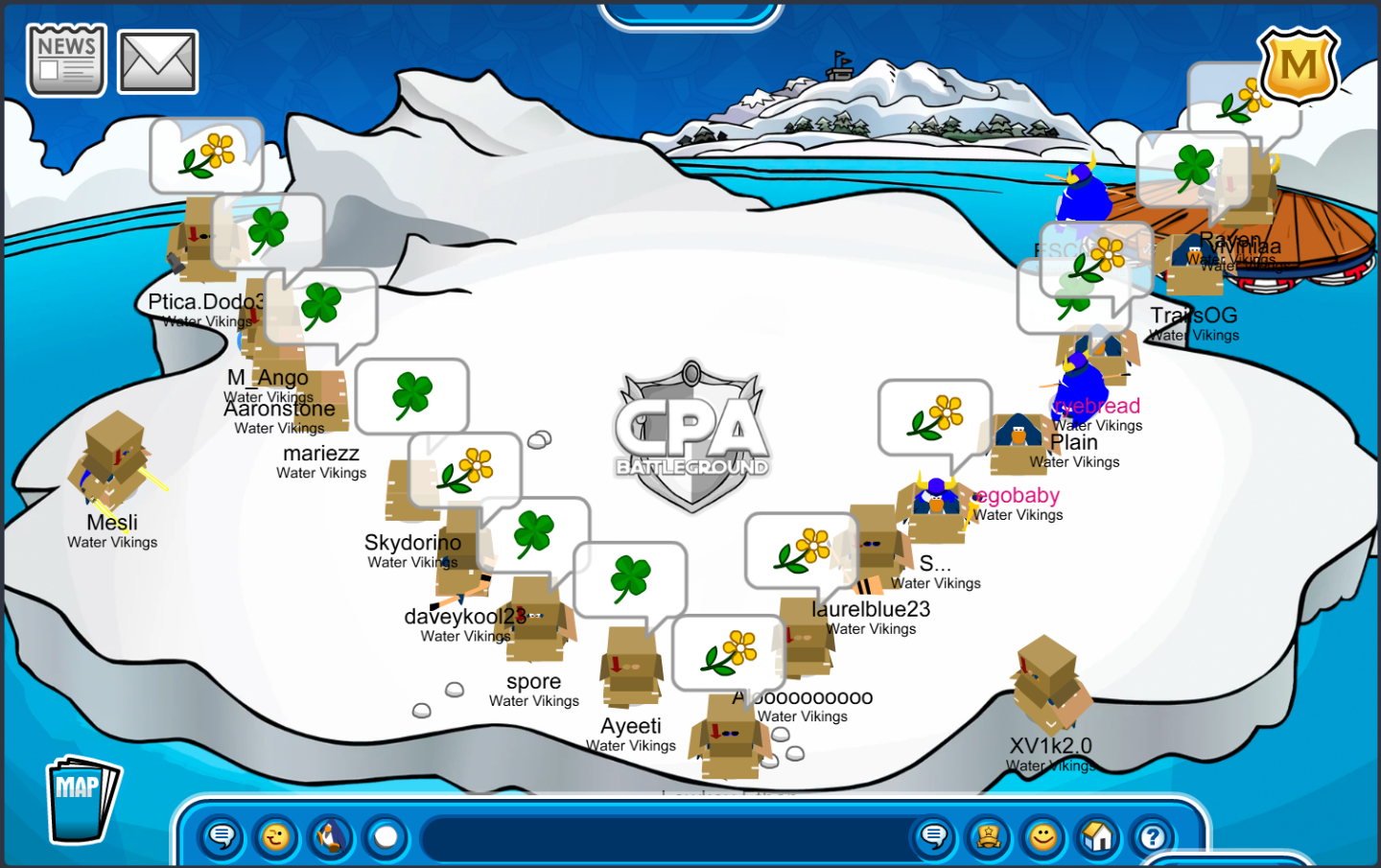Click the gold M moderator badge
1381x868 pixels.
[1299, 65]
